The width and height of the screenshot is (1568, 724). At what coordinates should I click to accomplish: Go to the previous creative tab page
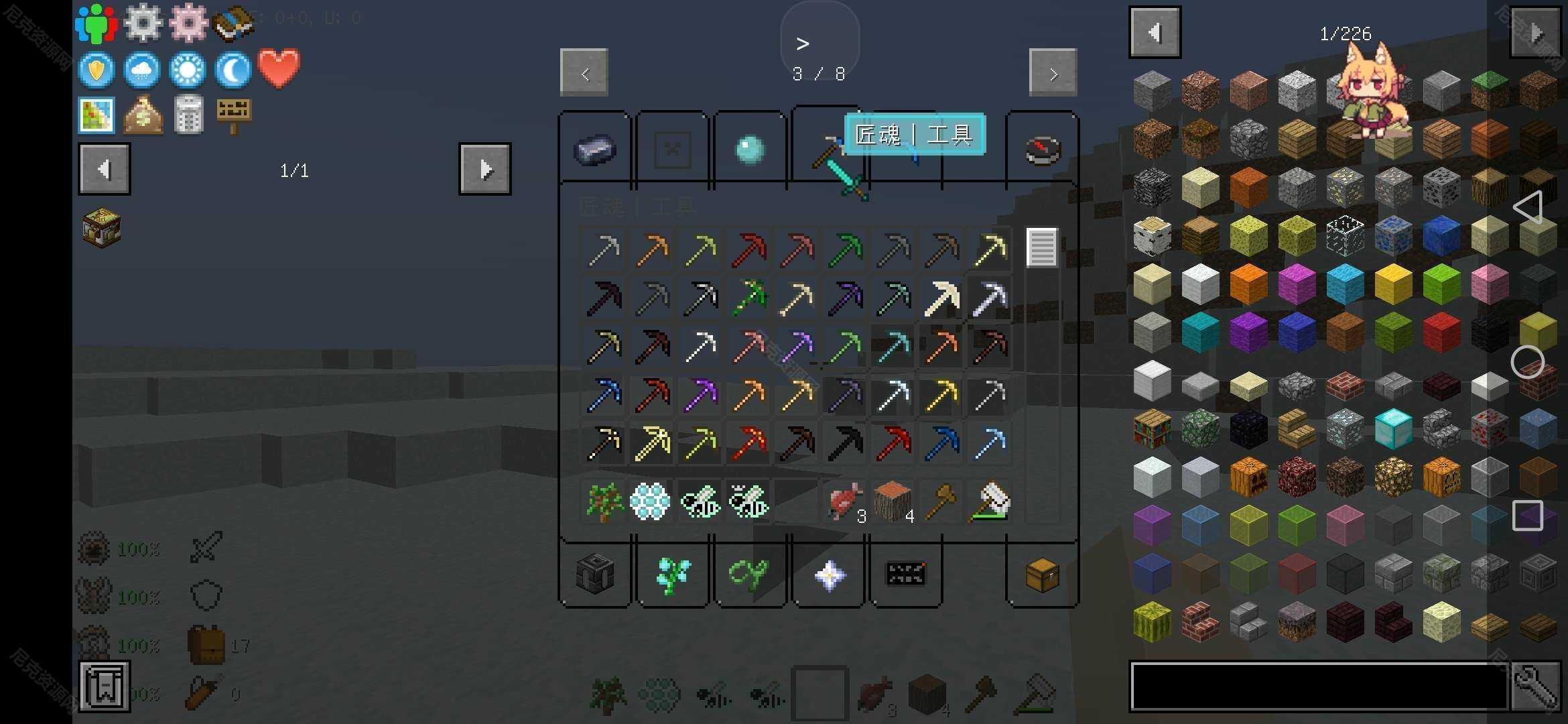coord(584,72)
